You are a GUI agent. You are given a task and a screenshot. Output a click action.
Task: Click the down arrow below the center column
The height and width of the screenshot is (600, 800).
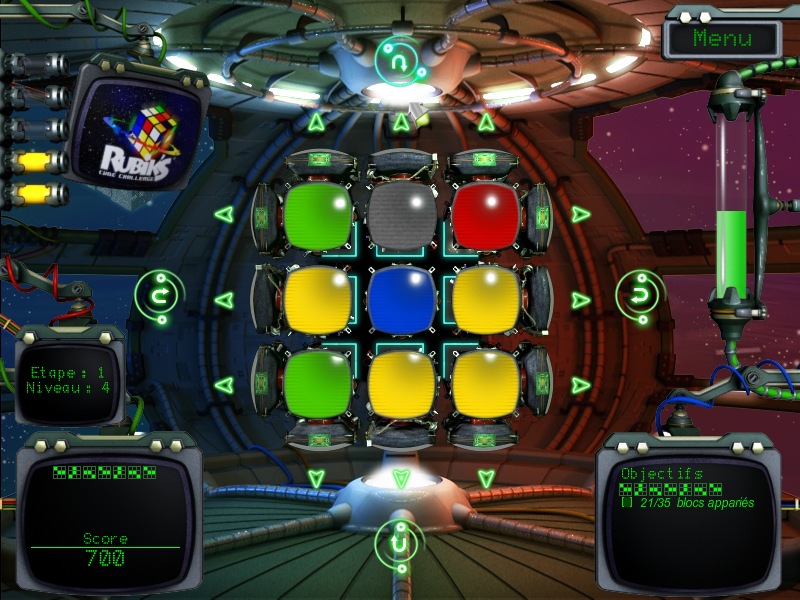point(401,479)
